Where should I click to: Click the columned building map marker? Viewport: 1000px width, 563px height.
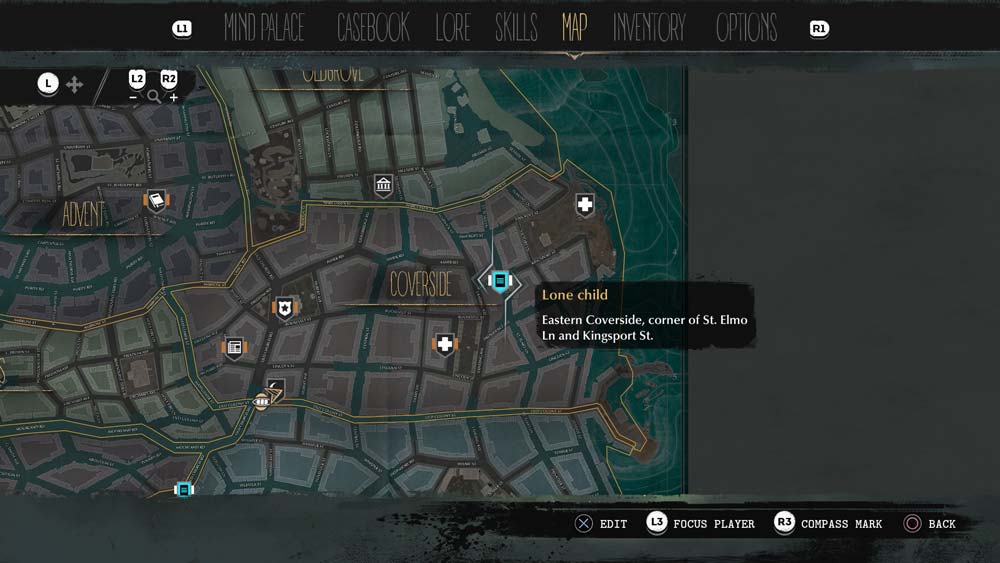point(383,184)
